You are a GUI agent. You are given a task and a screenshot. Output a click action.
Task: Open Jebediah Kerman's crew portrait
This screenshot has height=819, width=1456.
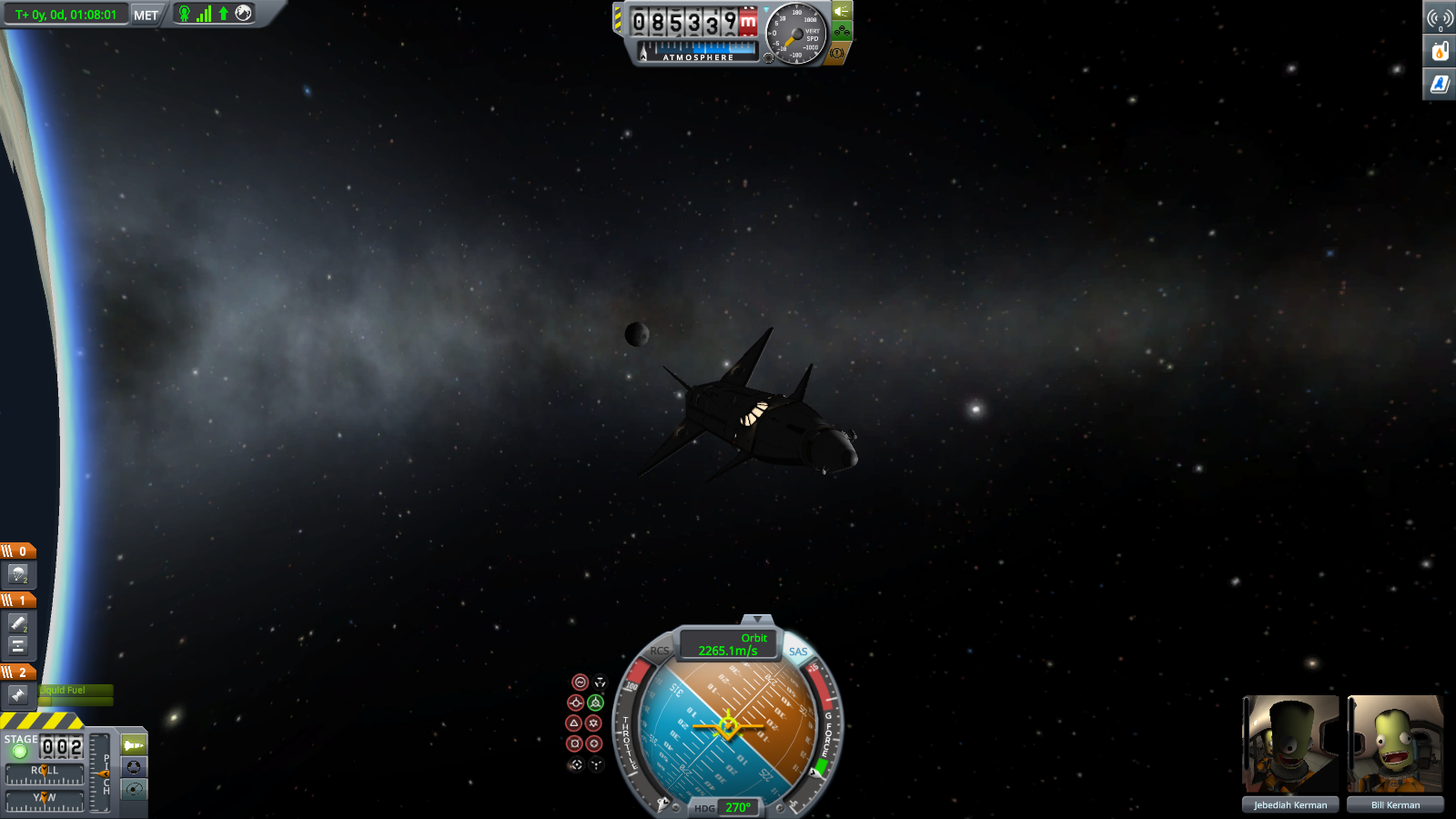(1290, 744)
